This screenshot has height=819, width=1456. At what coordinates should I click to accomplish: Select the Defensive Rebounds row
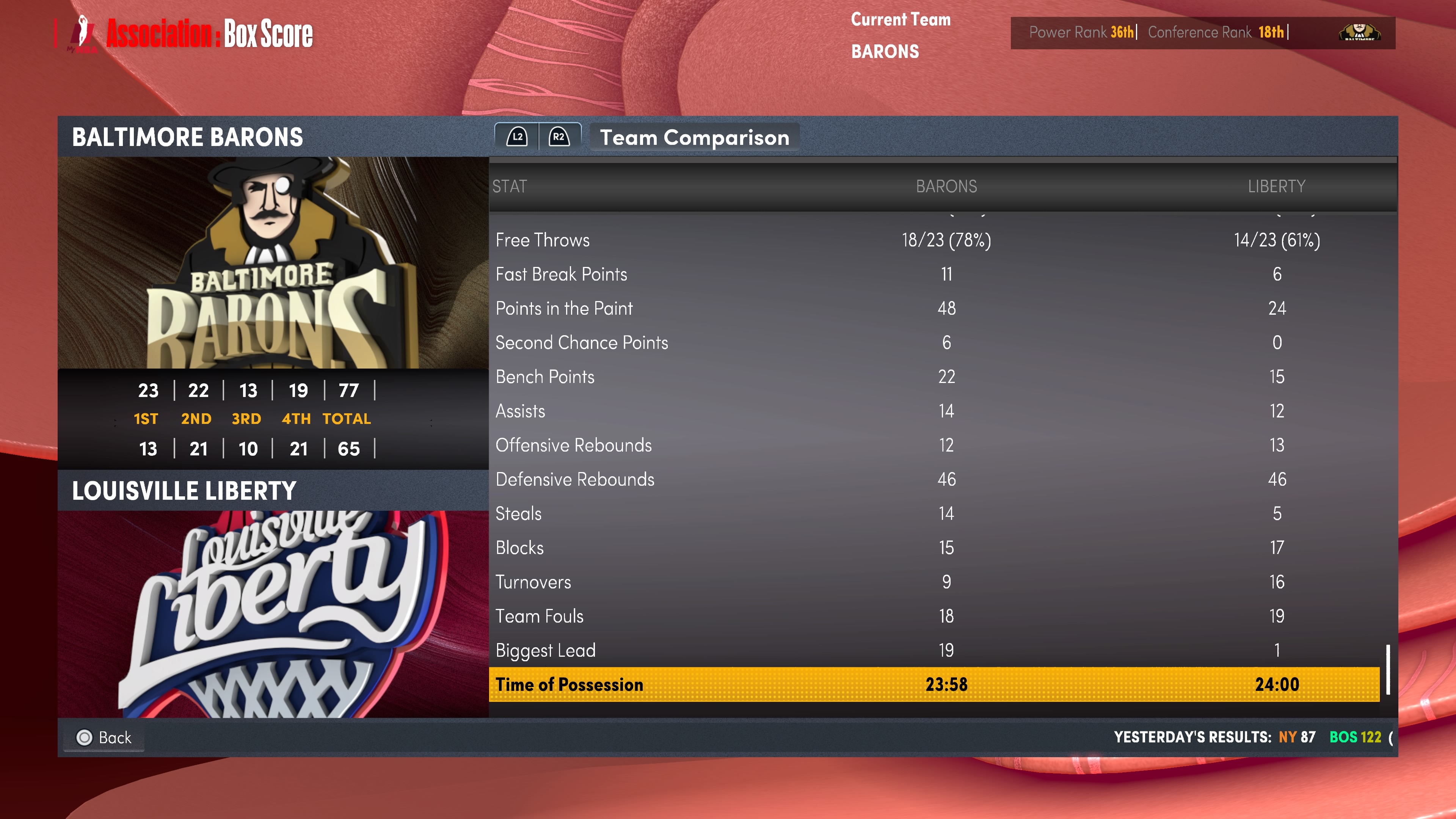[x=934, y=479]
